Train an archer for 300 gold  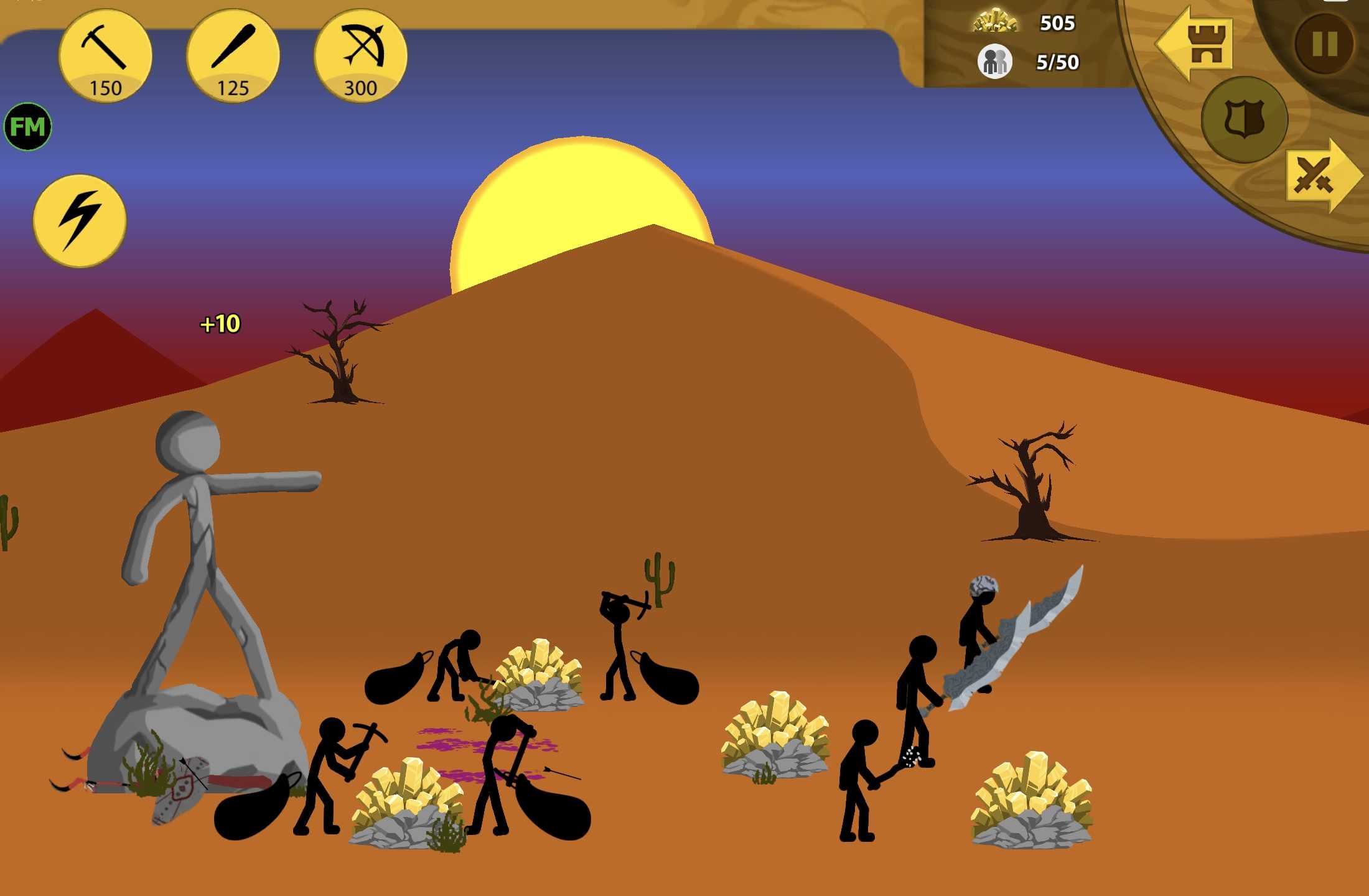pos(360,56)
